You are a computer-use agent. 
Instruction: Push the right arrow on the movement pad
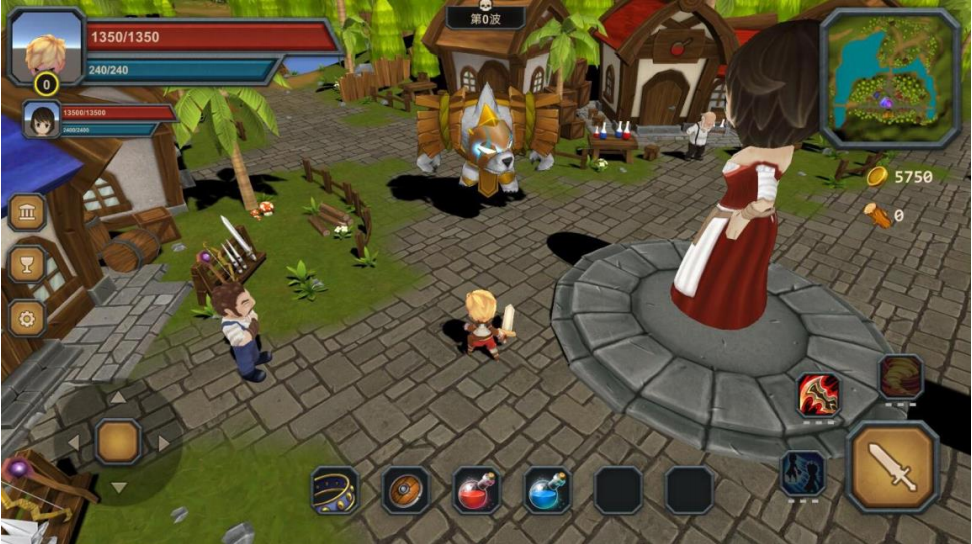tap(163, 442)
